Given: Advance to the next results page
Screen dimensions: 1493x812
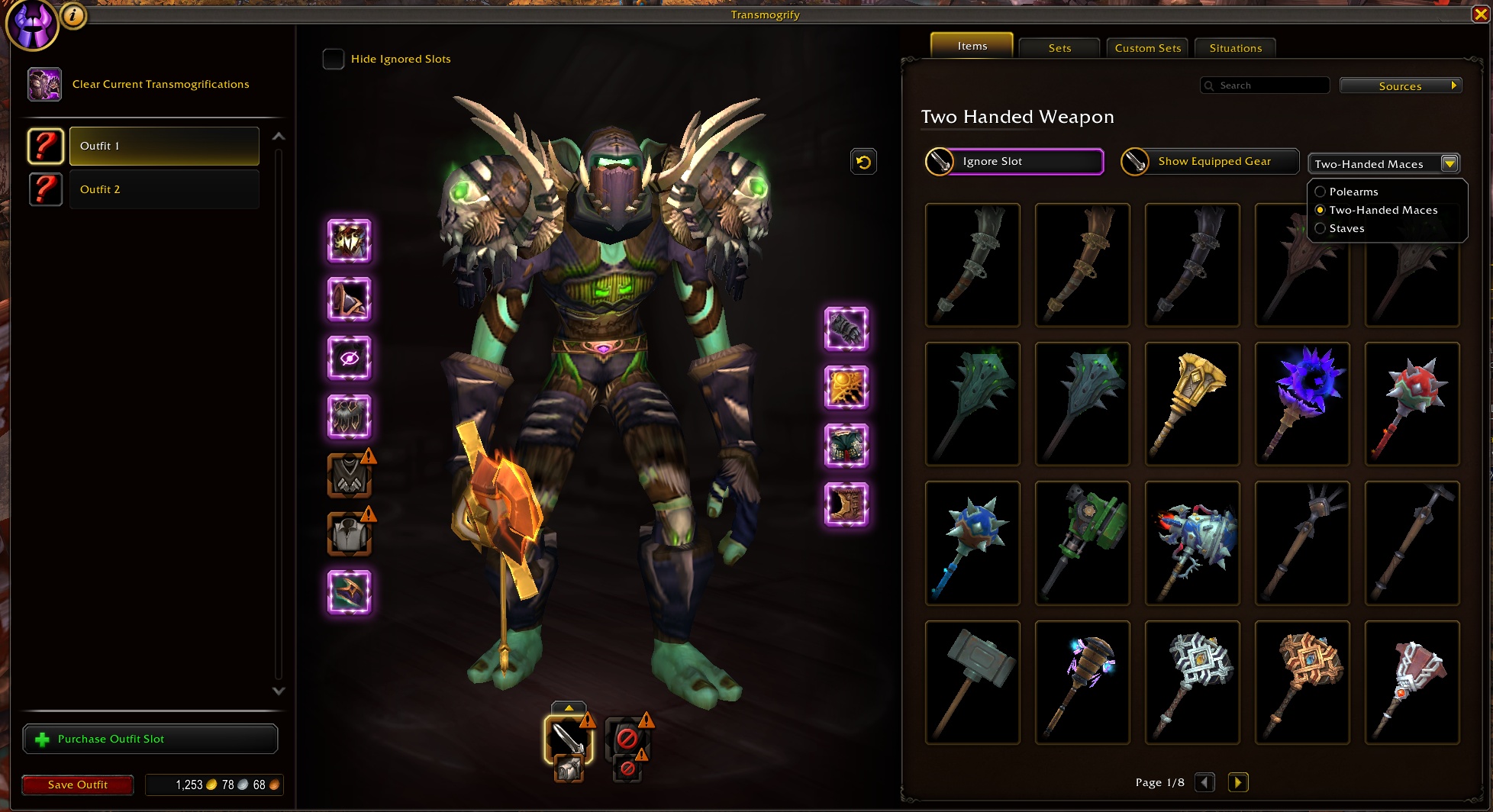Looking at the screenshot, I should click(x=1238, y=782).
